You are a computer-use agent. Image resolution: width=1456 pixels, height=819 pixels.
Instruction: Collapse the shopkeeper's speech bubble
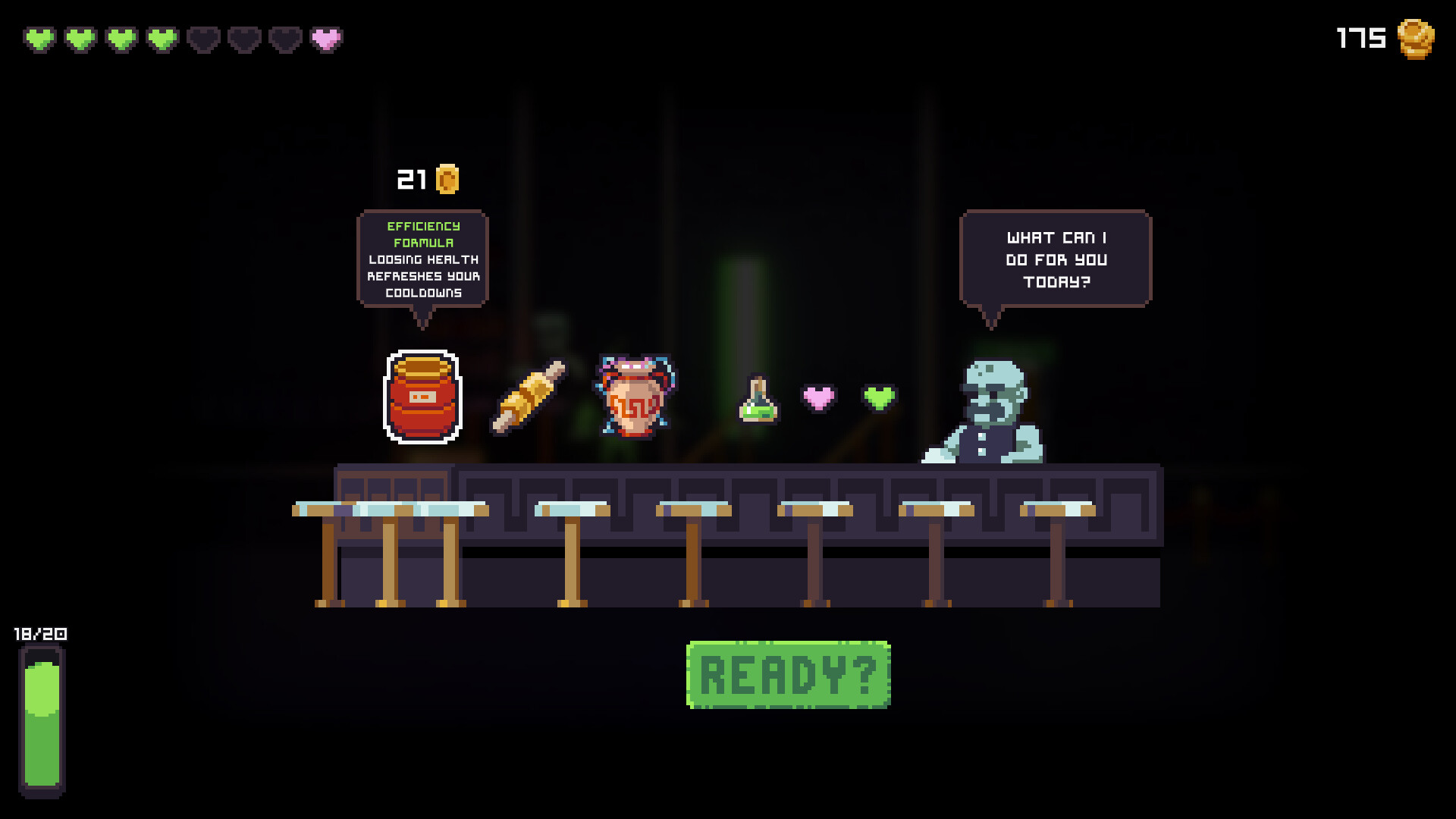click(x=1056, y=259)
